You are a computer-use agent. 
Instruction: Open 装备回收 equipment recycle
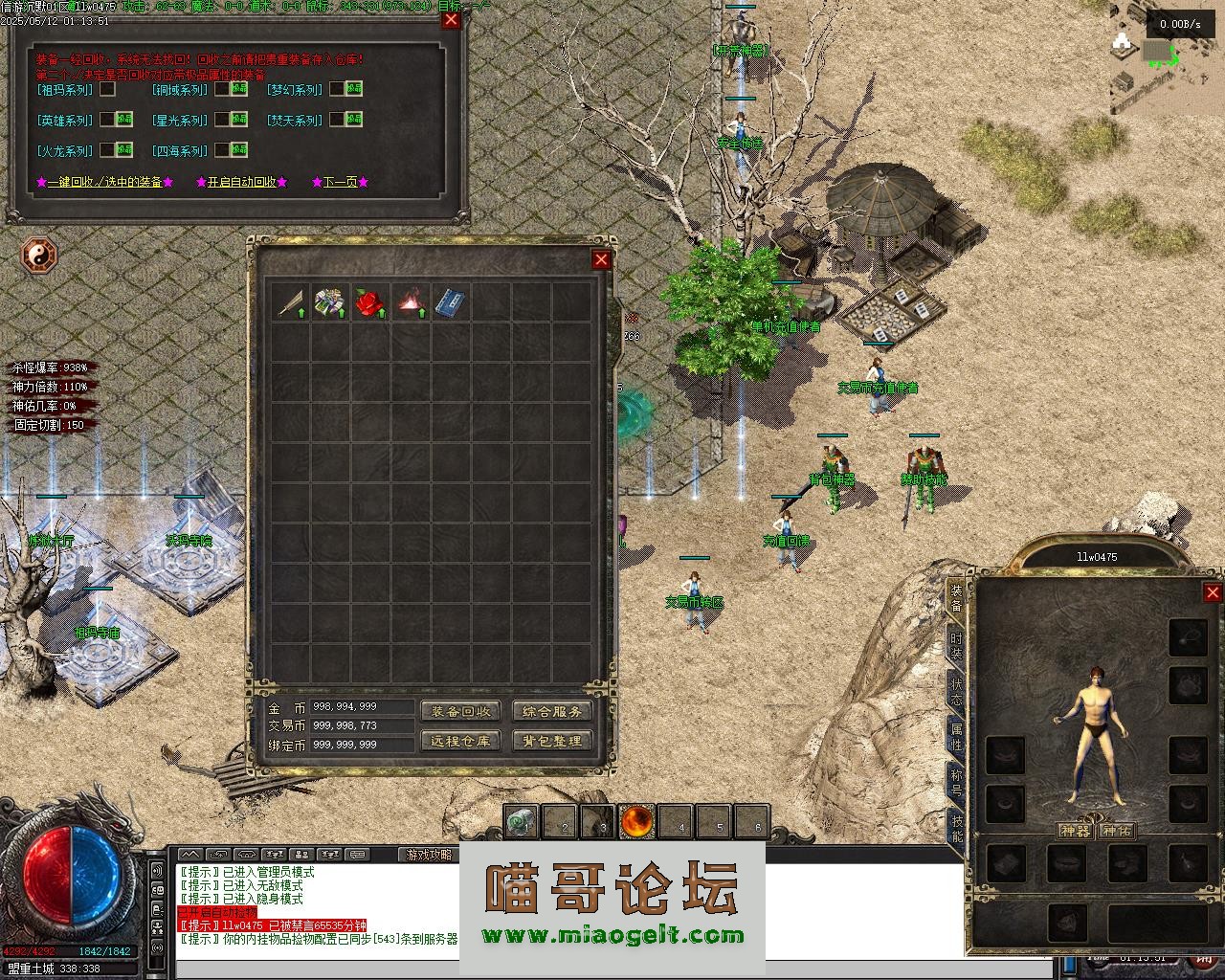pyautogui.click(x=460, y=711)
